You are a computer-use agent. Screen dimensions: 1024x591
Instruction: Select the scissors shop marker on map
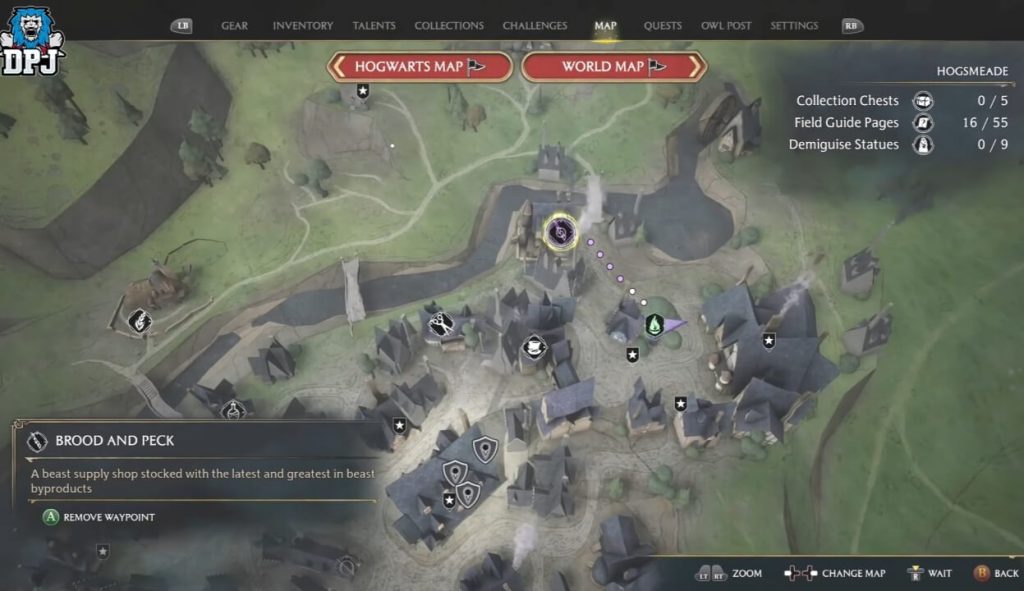pos(439,324)
